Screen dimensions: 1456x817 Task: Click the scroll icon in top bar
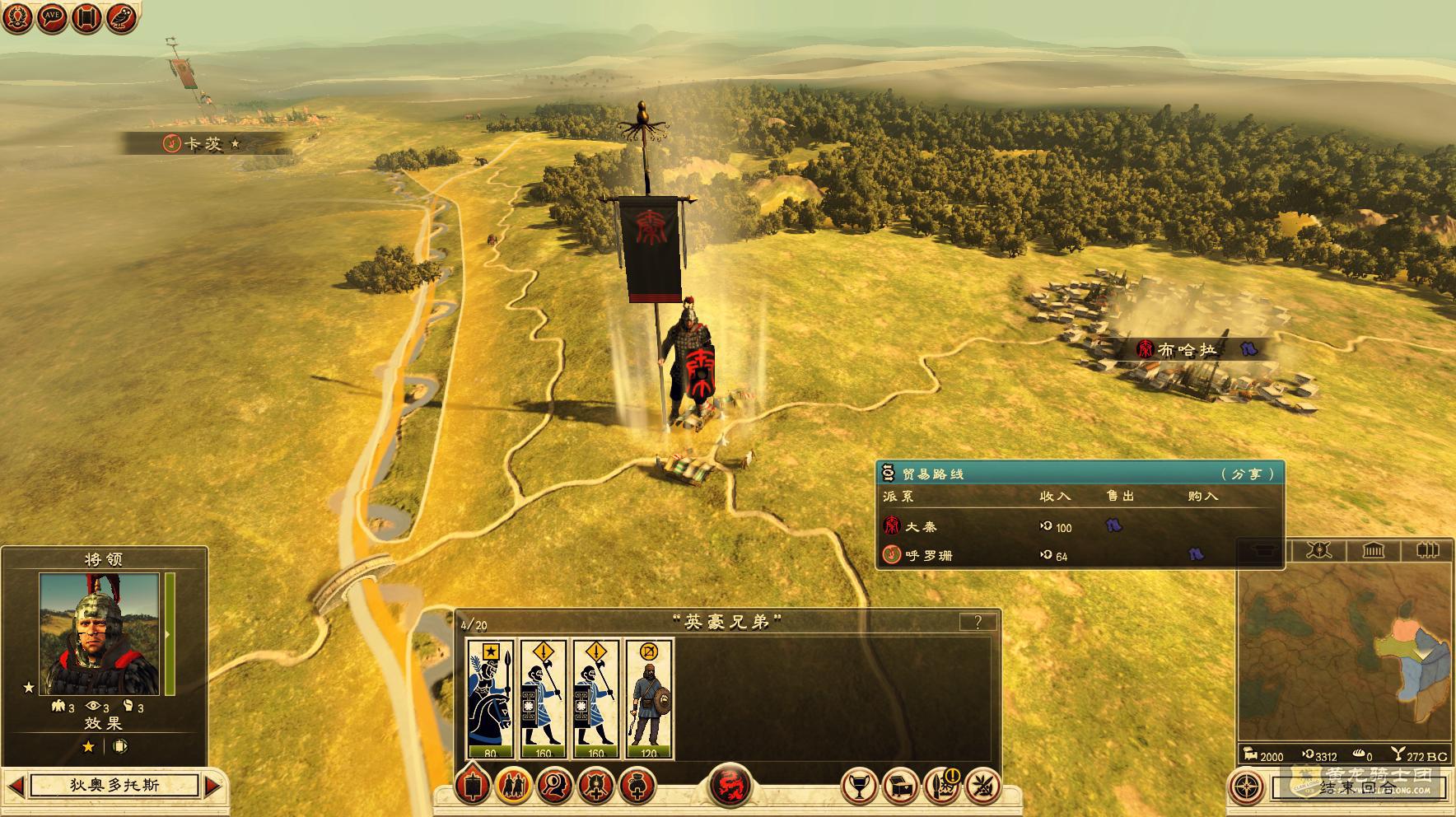tap(86, 17)
